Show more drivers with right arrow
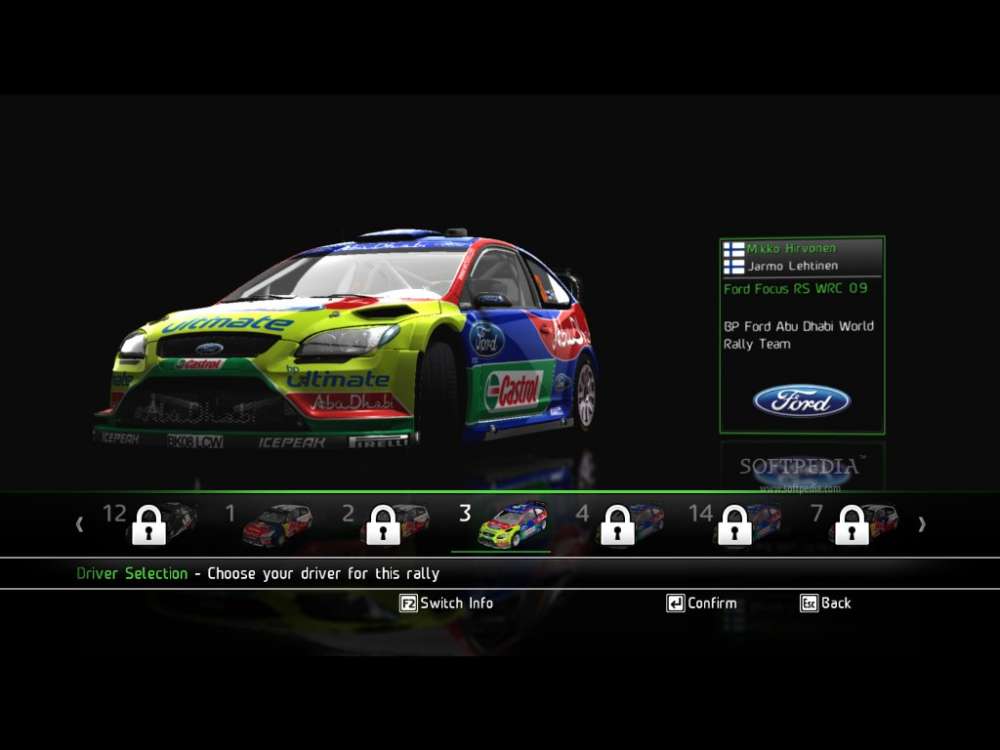 (x=922, y=524)
